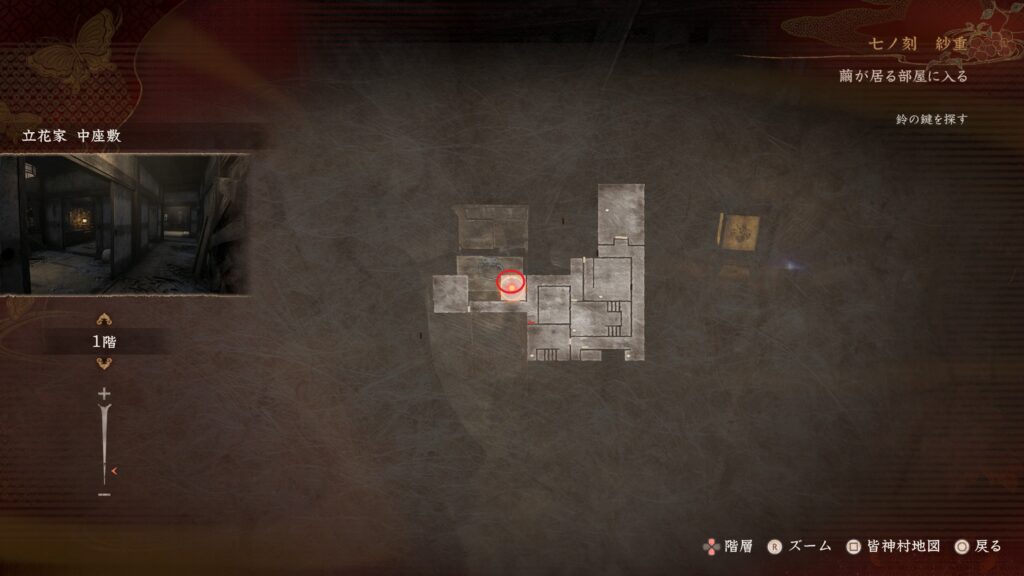Go up one floor with the upper arrow
Viewport: 1024px width, 576px height.
[x=104, y=320]
